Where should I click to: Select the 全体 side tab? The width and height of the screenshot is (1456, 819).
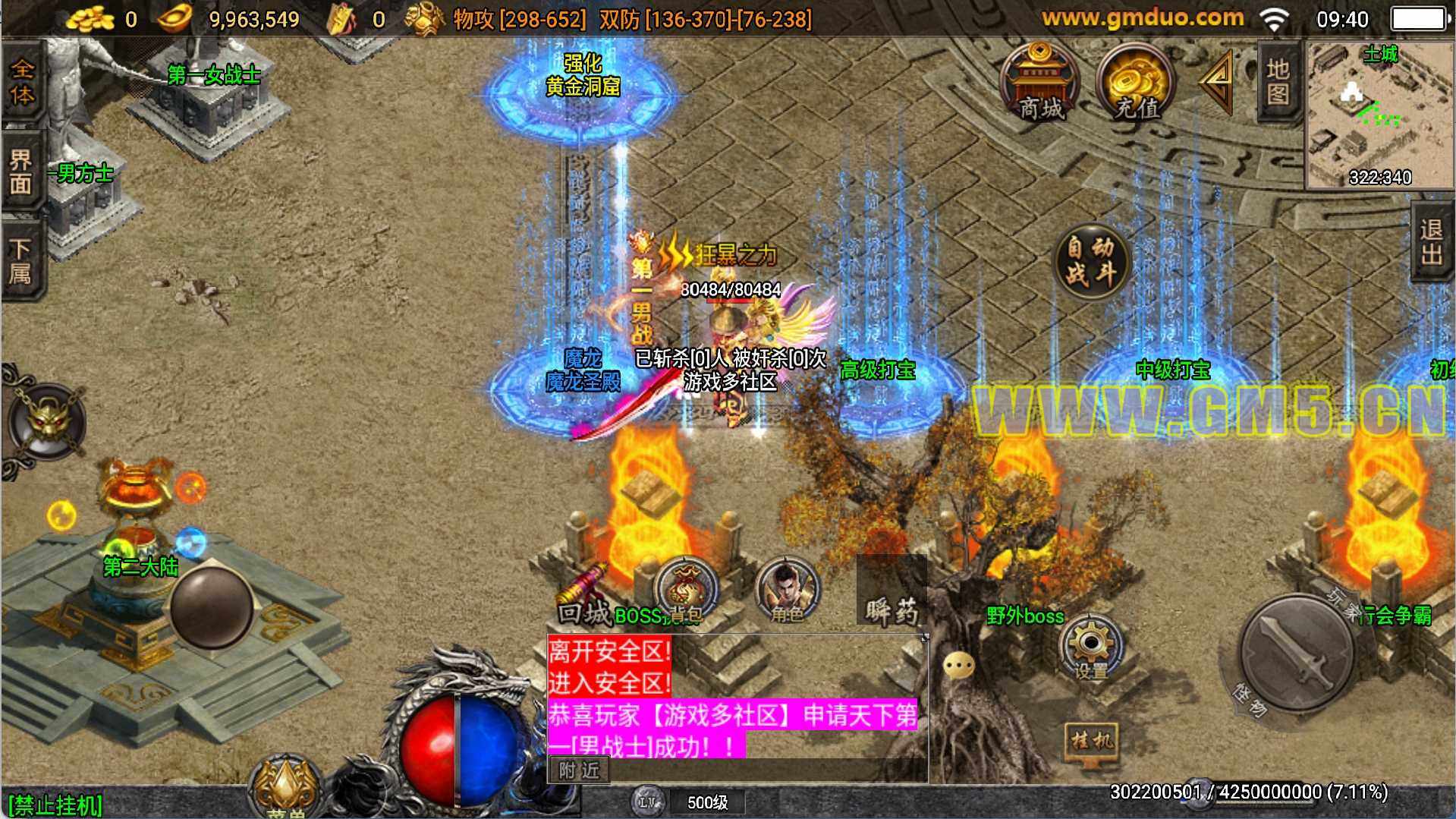click(x=21, y=83)
